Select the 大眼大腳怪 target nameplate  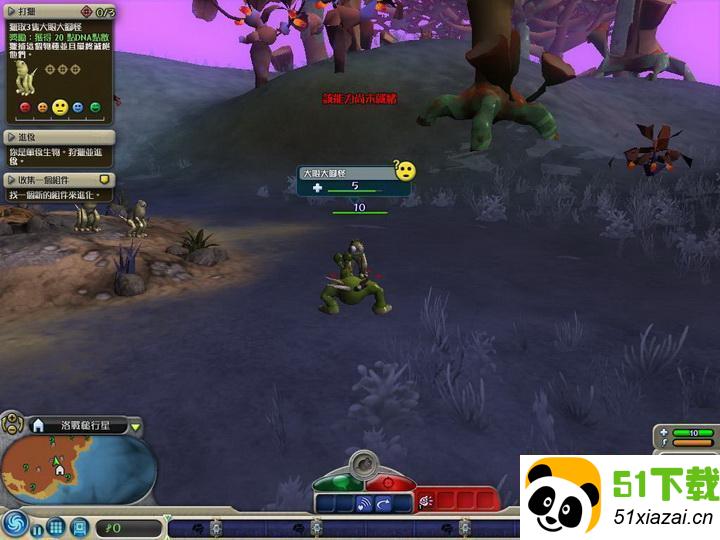click(345, 173)
